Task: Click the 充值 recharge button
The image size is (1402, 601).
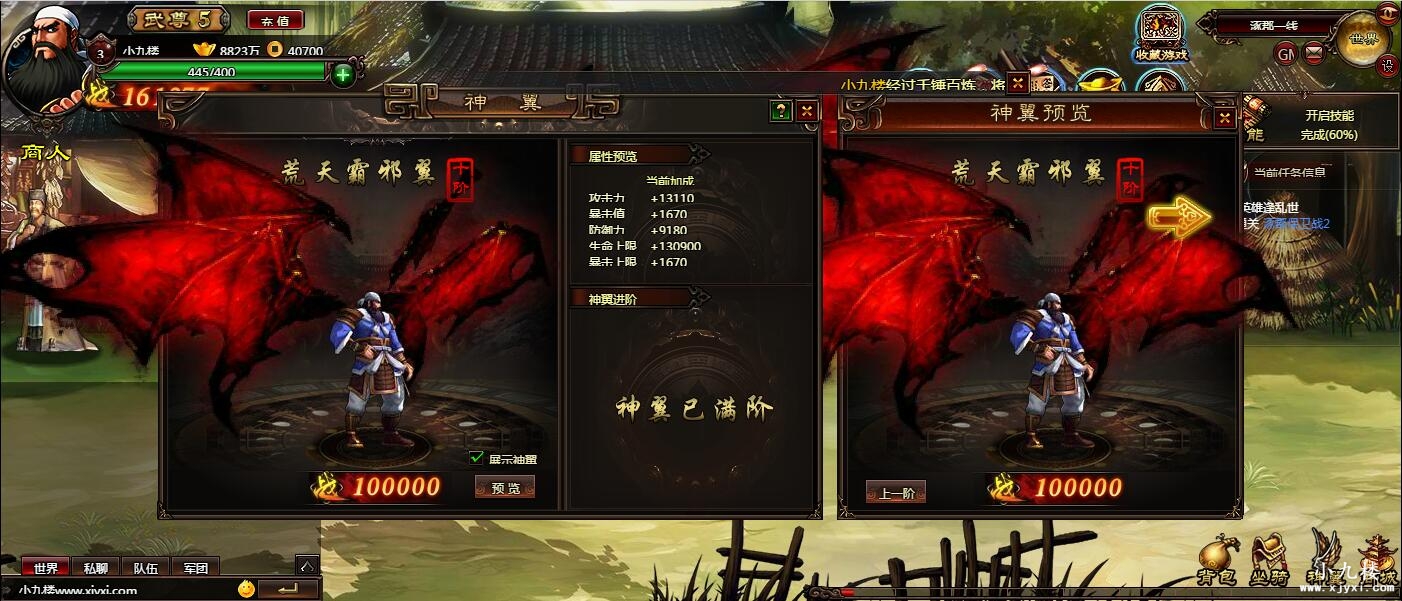Action: tap(275, 20)
